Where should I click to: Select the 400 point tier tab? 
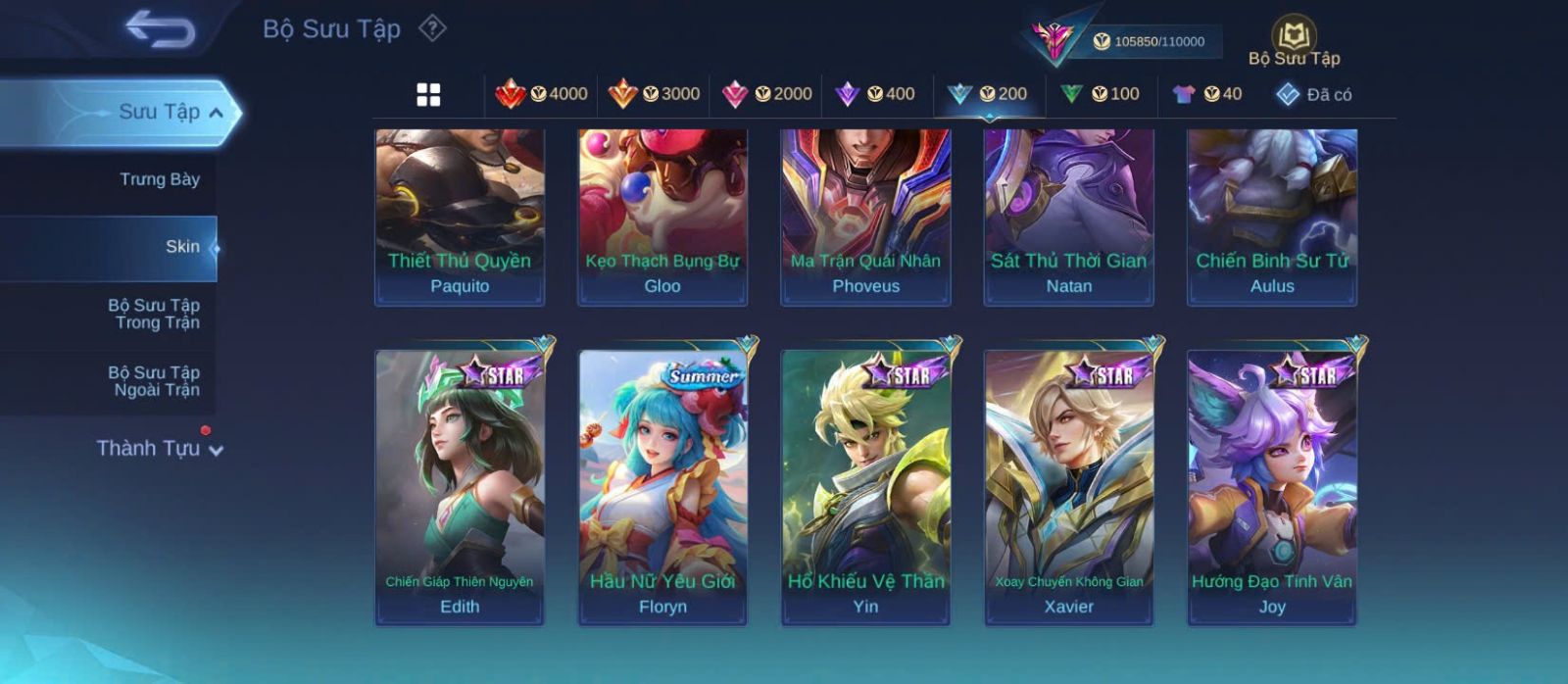874,94
